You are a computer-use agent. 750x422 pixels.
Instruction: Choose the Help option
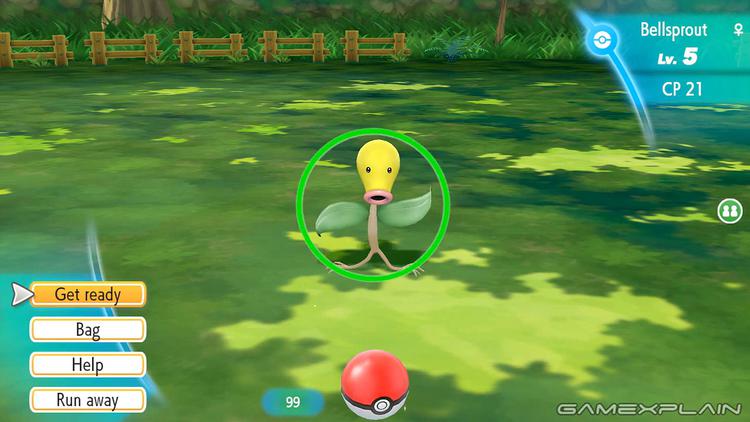pyautogui.click(x=88, y=365)
